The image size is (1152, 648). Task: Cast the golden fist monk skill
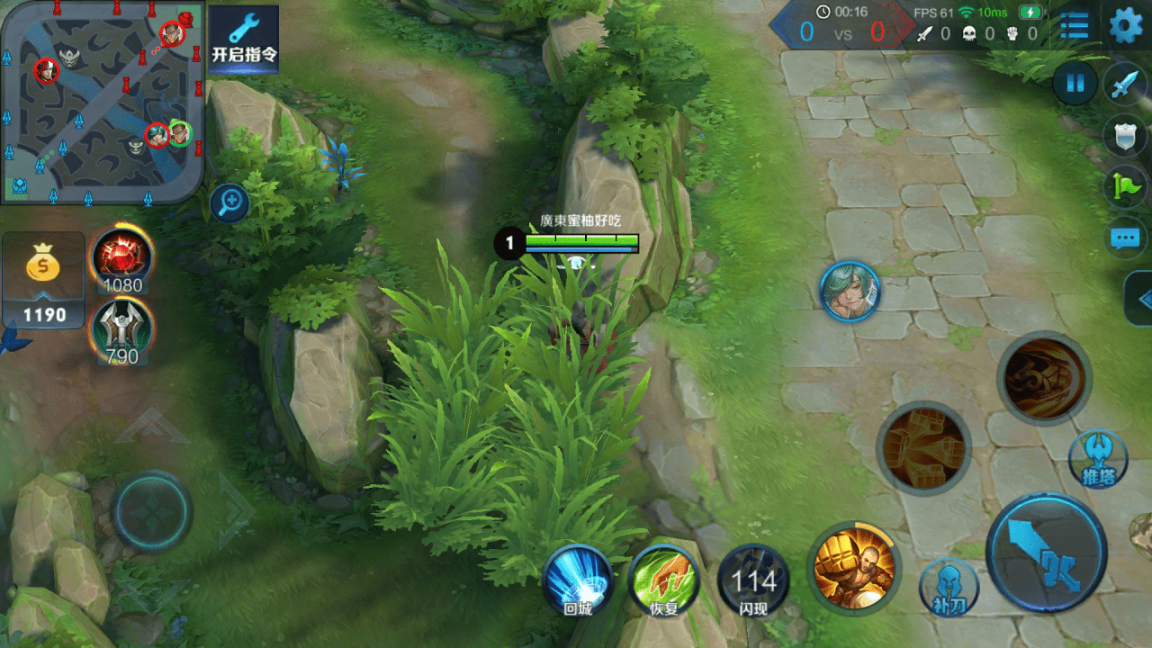pyautogui.click(x=853, y=568)
